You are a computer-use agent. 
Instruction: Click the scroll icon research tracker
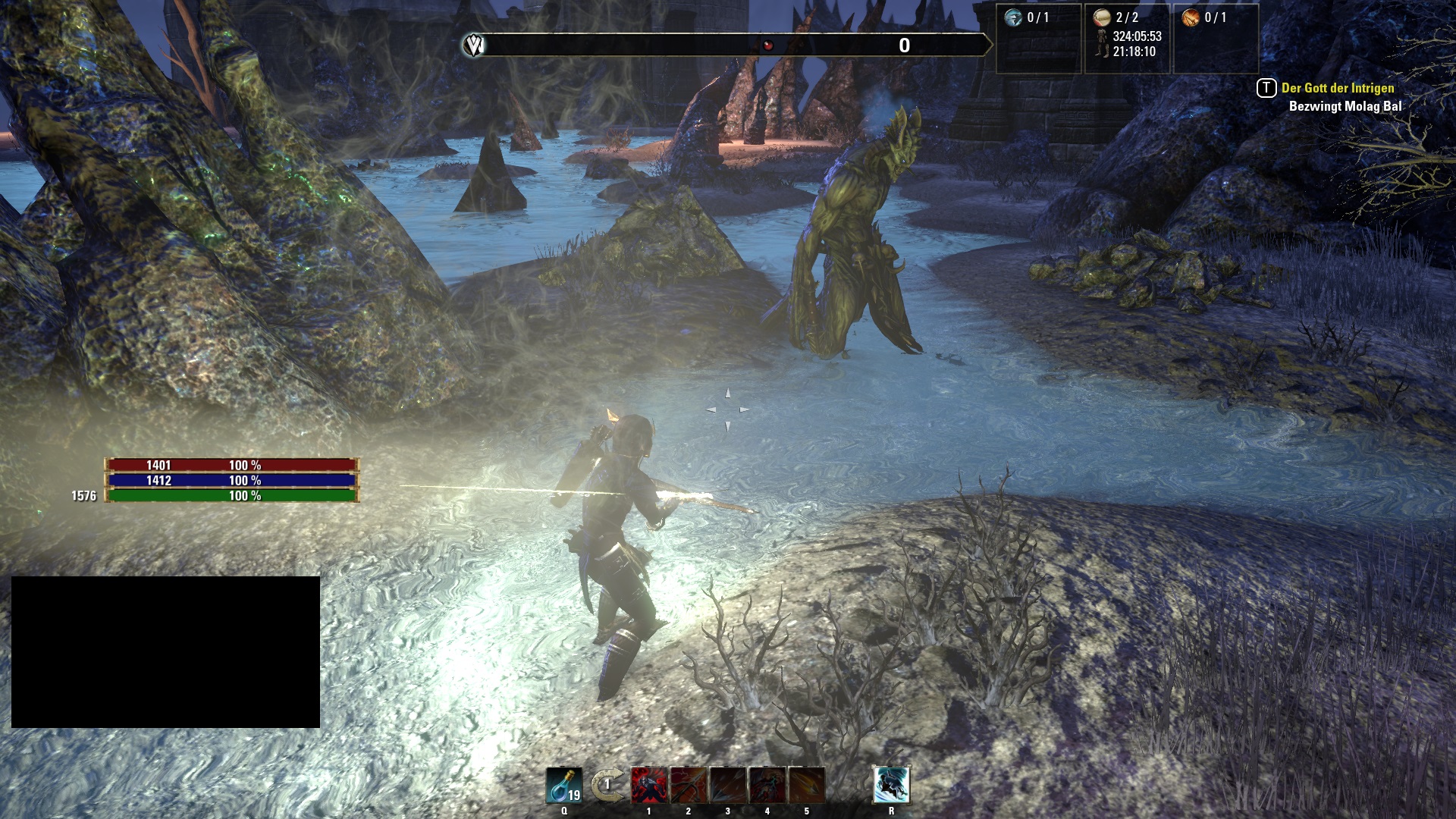(x=1102, y=17)
